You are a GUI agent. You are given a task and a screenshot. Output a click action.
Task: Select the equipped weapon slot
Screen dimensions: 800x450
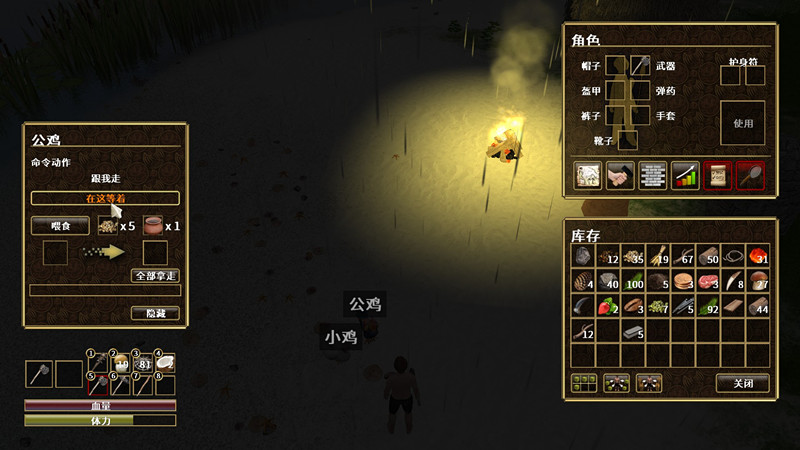tap(640, 66)
